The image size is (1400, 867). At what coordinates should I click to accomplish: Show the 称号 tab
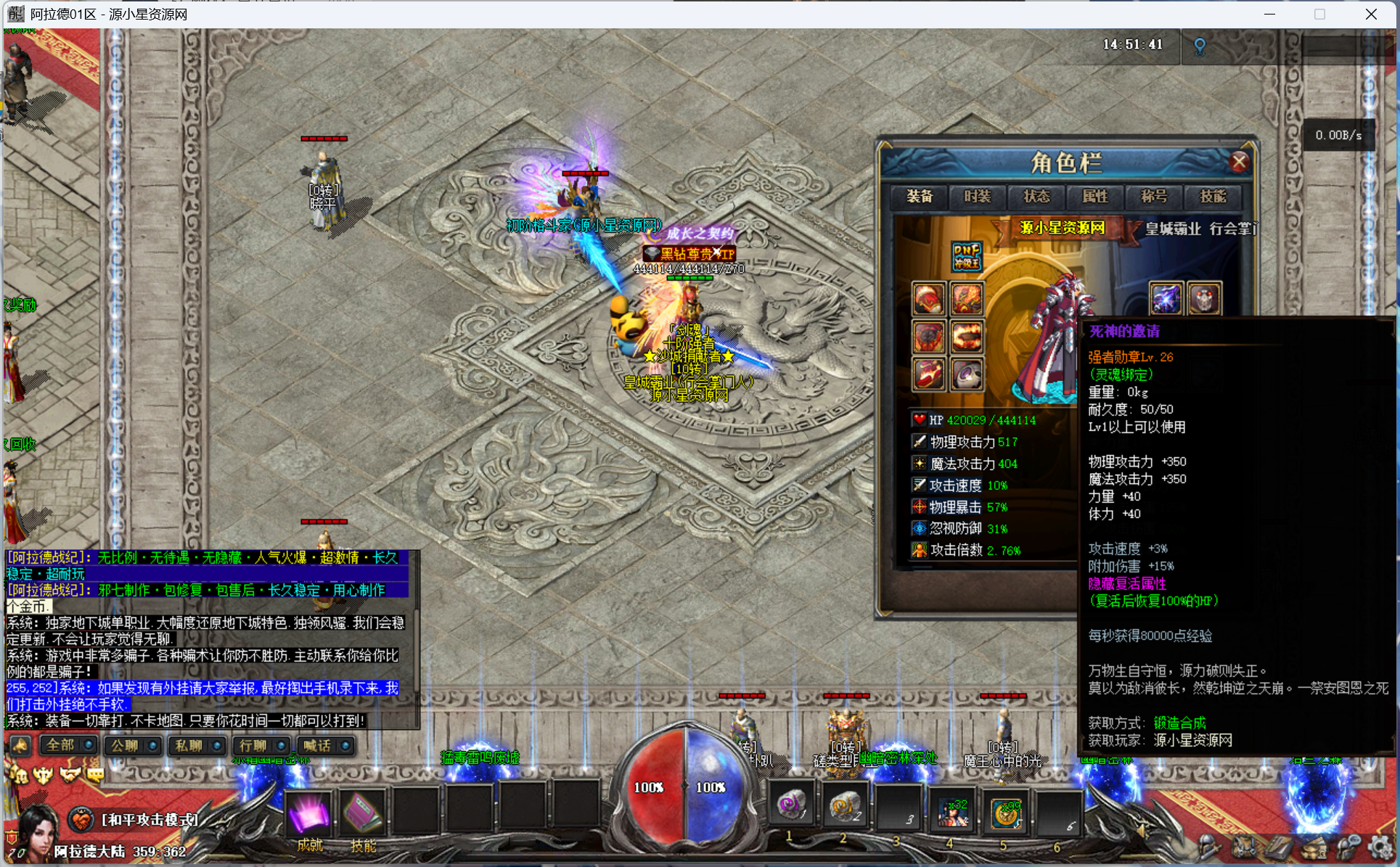(x=1154, y=197)
